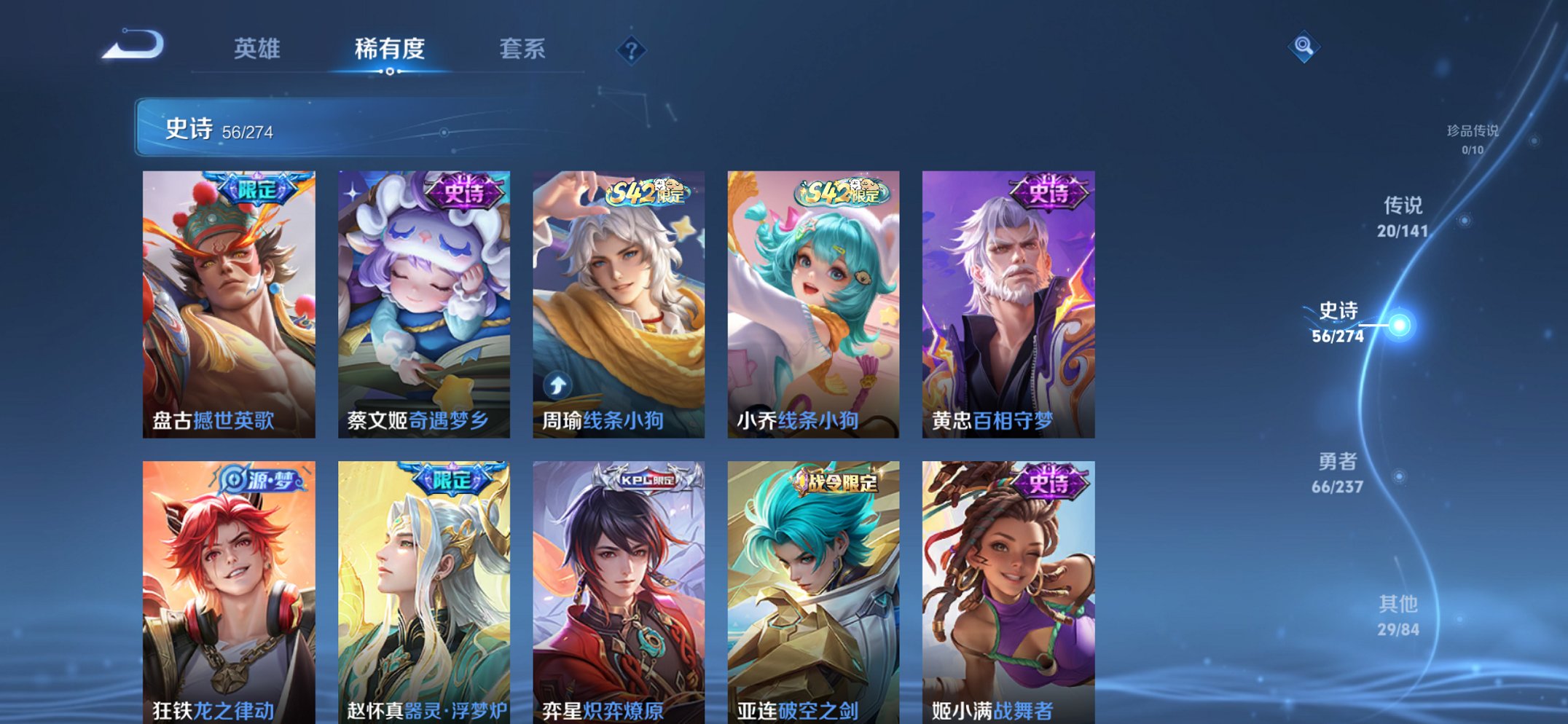This screenshot has height=724, width=1568.
Task: Switch to the 英雄 tab
Action: (257, 50)
